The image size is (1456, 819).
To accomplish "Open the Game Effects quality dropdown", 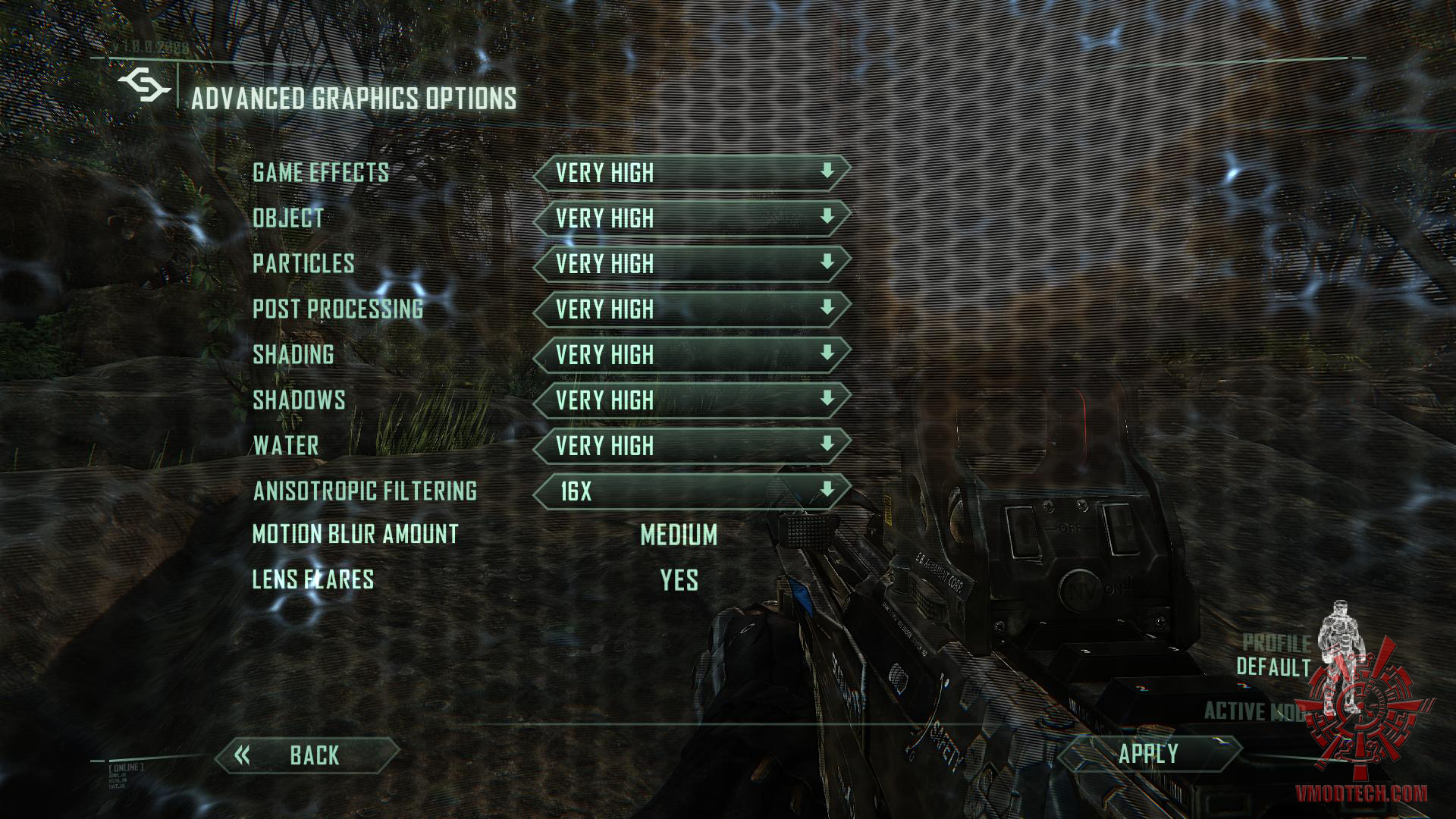I will [691, 173].
